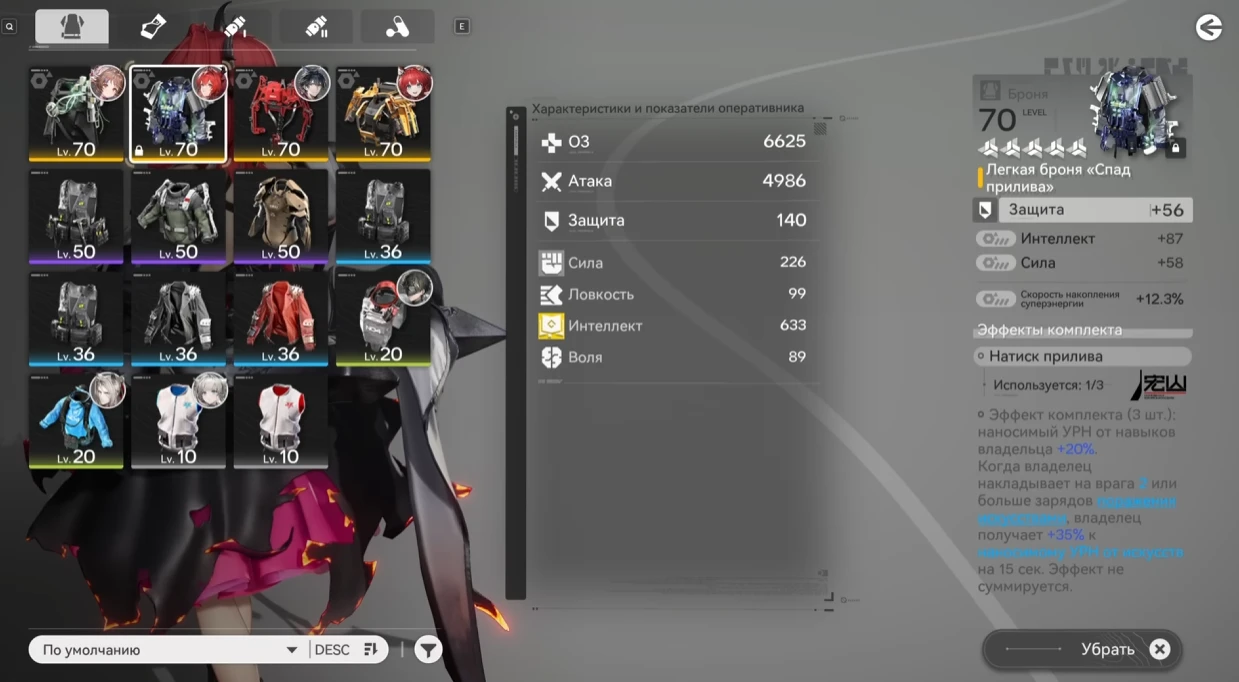This screenshot has height=682, width=1239.
Task: Open the funnel filter options
Action: tap(428, 650)
